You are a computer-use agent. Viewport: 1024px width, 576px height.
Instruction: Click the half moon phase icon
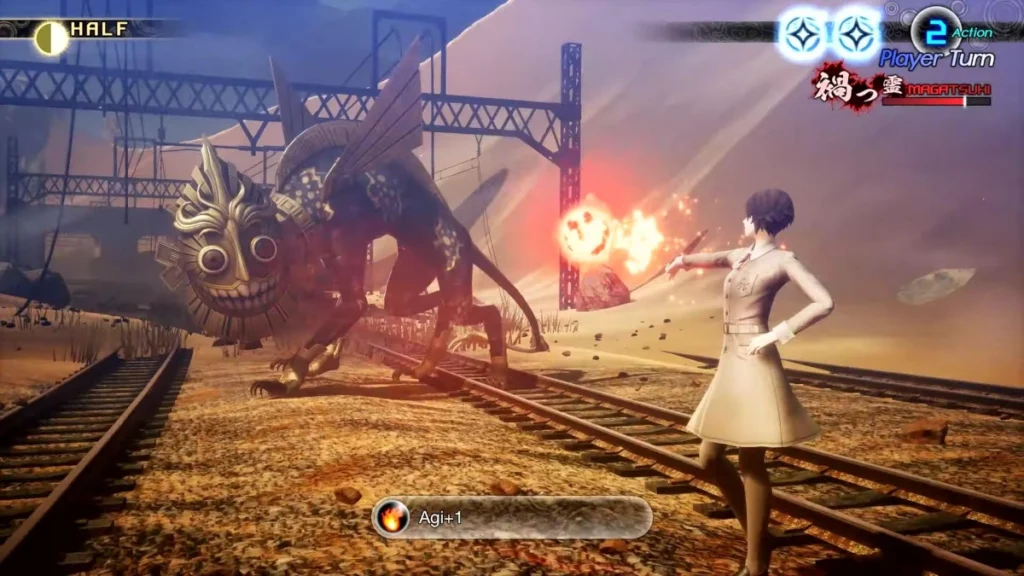click(x=50, y=38)
